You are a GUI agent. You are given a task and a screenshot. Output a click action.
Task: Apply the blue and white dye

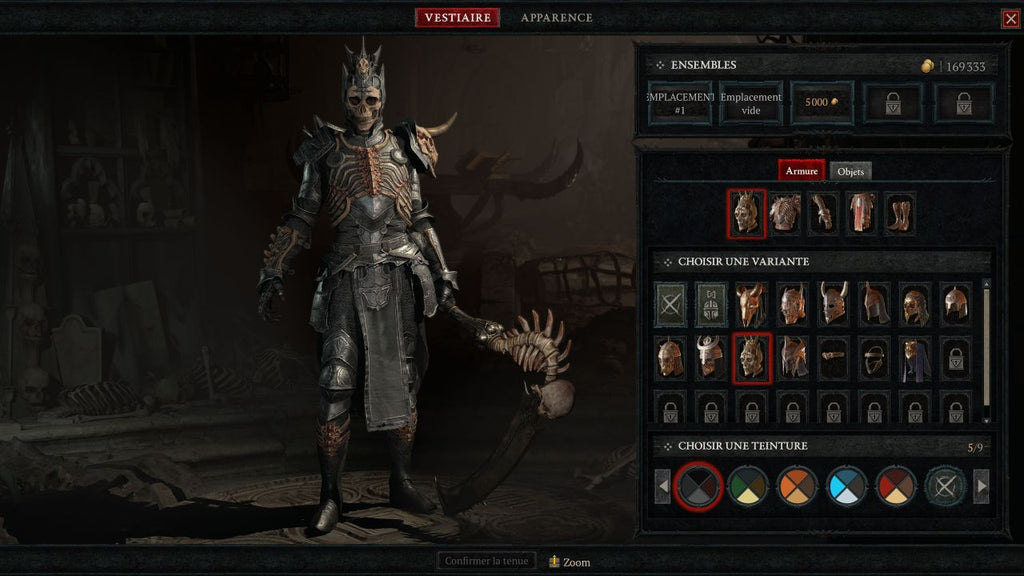[846, 487]
